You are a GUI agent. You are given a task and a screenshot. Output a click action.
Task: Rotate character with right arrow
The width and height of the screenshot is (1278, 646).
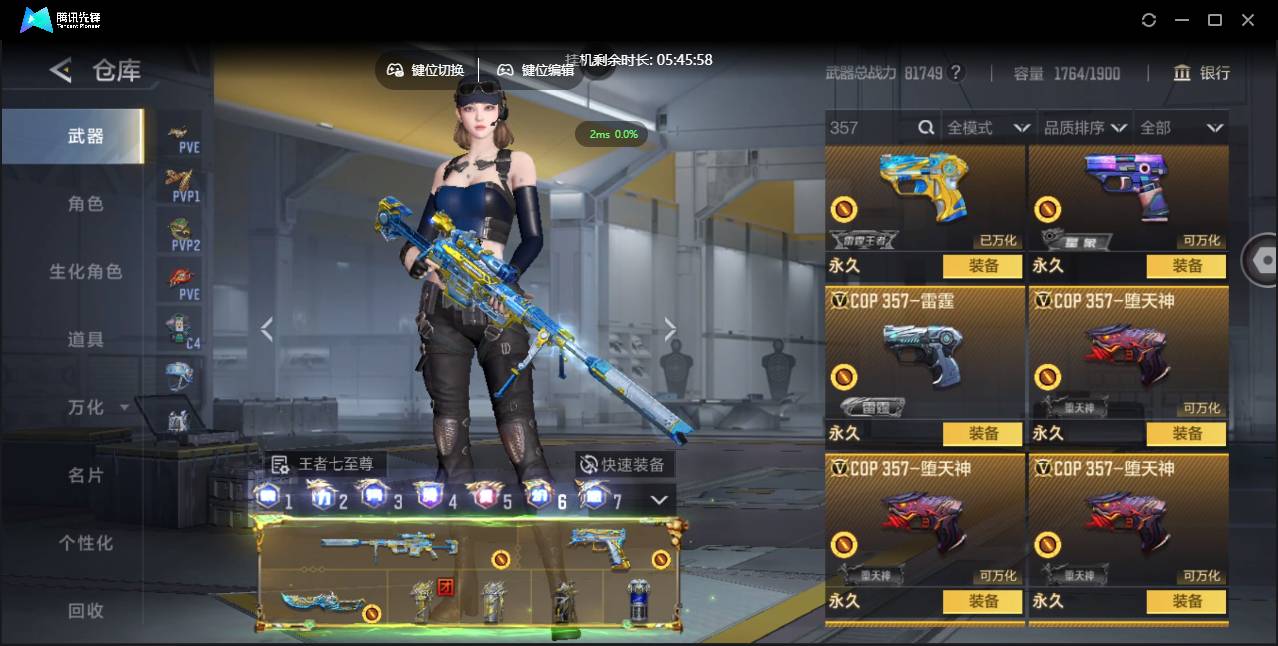670,329
